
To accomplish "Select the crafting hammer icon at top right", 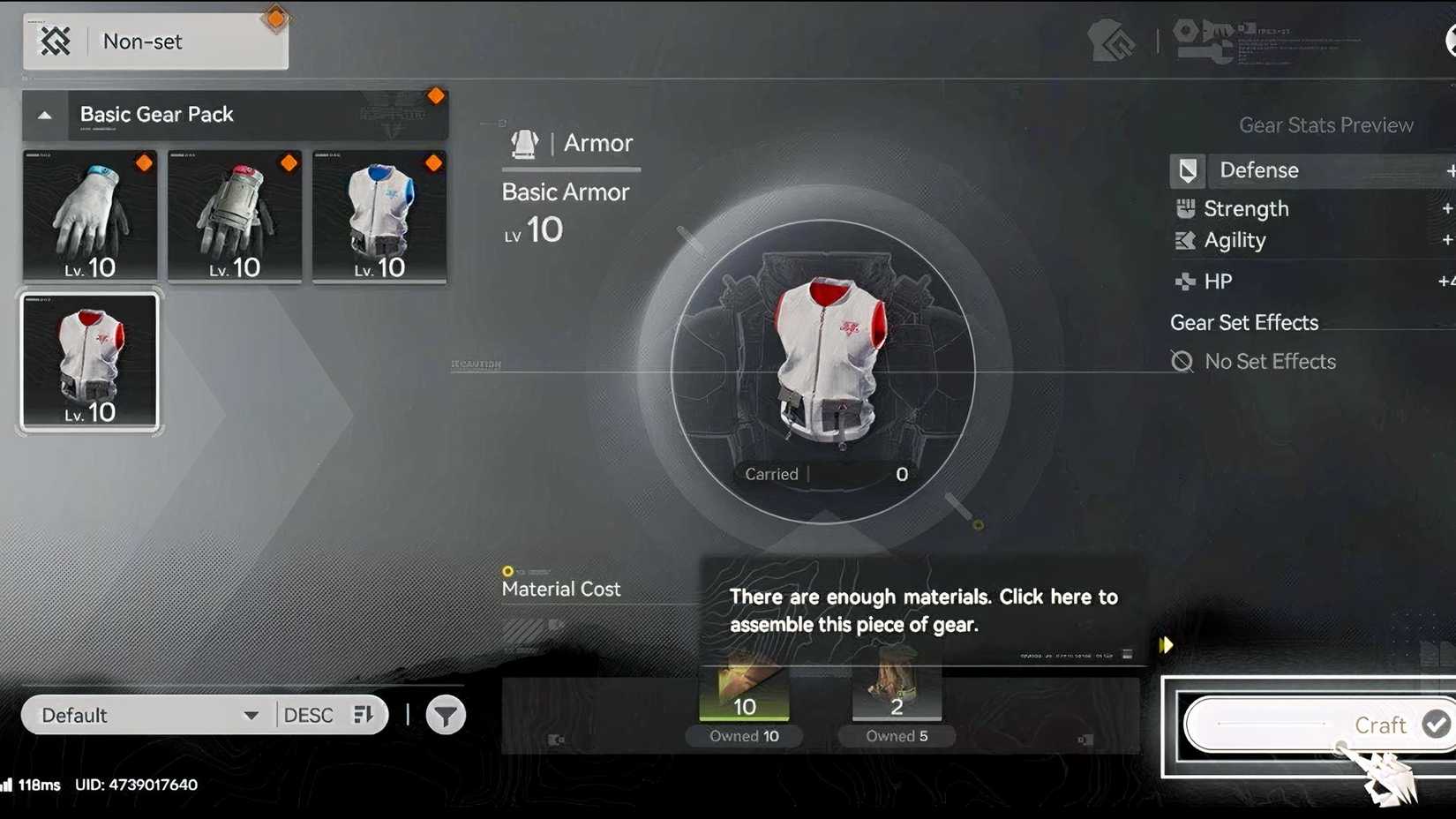I will [x=1114, y=39].
